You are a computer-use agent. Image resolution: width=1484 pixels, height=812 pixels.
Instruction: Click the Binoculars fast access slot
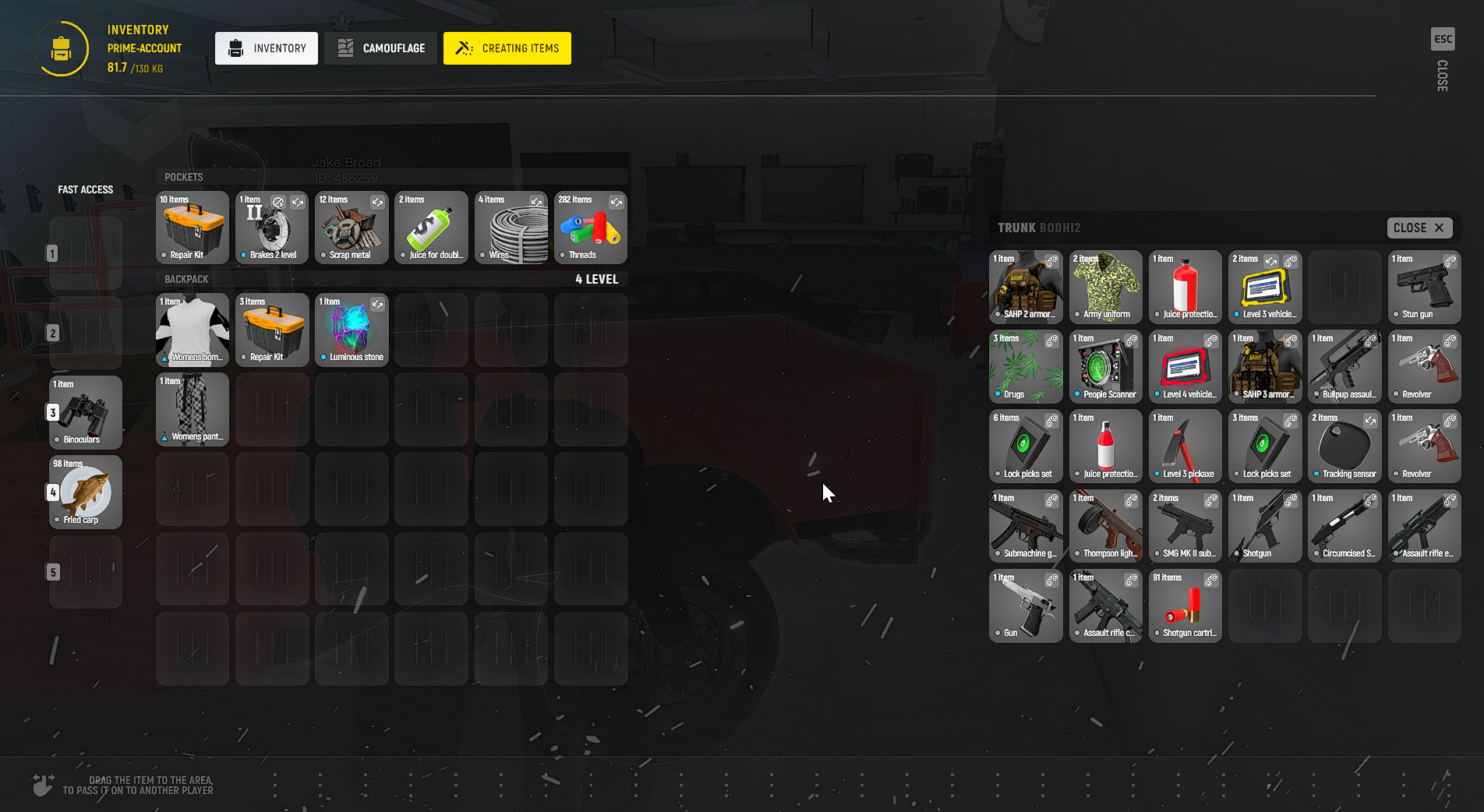pyautogui.click(x=86, y=412)
